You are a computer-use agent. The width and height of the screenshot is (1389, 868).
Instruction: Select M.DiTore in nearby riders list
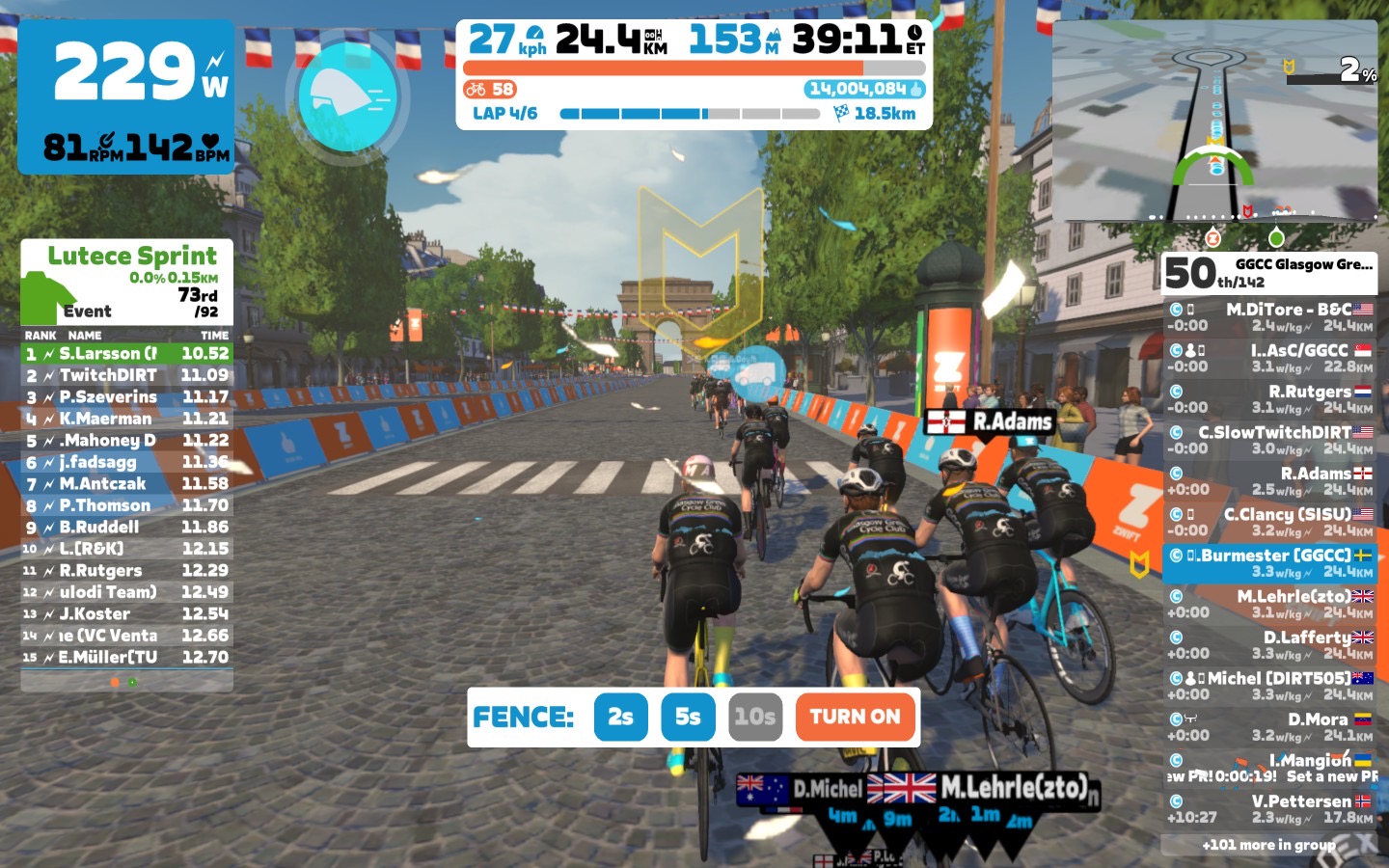tap(1269, 317)
